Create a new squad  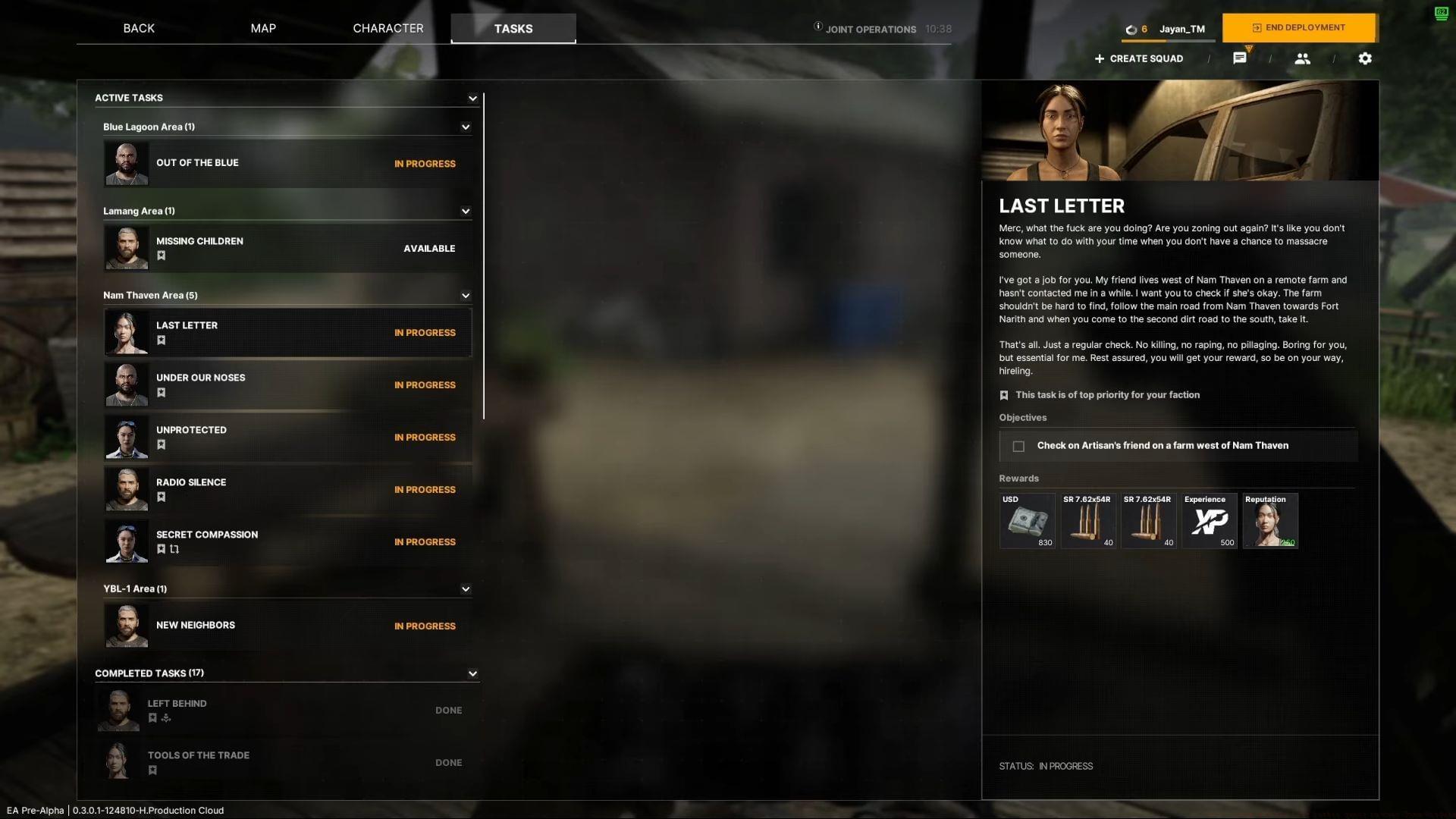click(x=1138, y=58)
